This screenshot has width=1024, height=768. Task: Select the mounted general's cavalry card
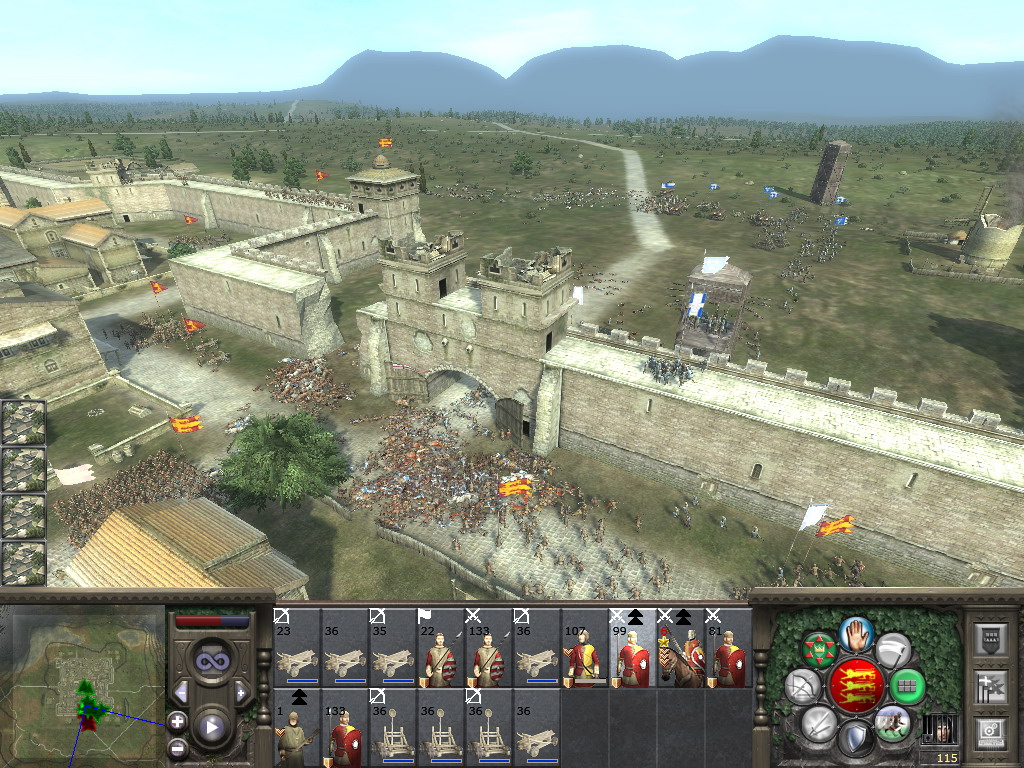[681, 647]
